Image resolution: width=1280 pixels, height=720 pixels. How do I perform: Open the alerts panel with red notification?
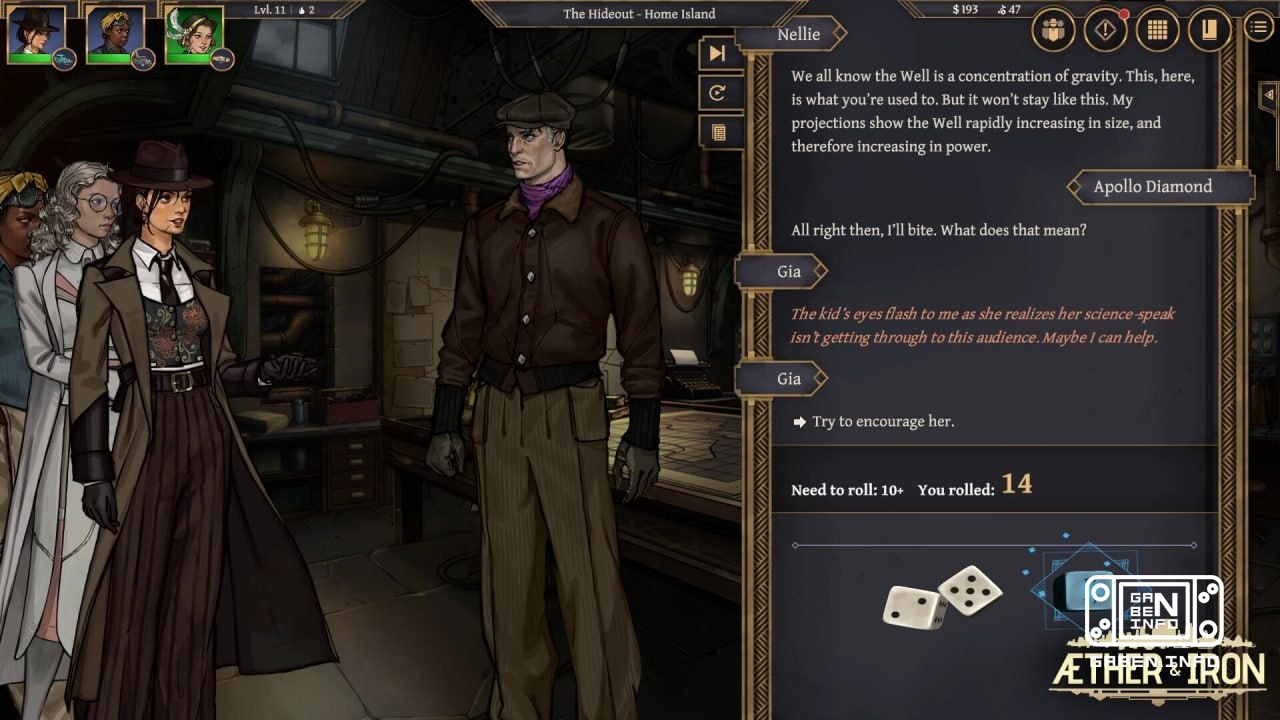coord(1104,29)
